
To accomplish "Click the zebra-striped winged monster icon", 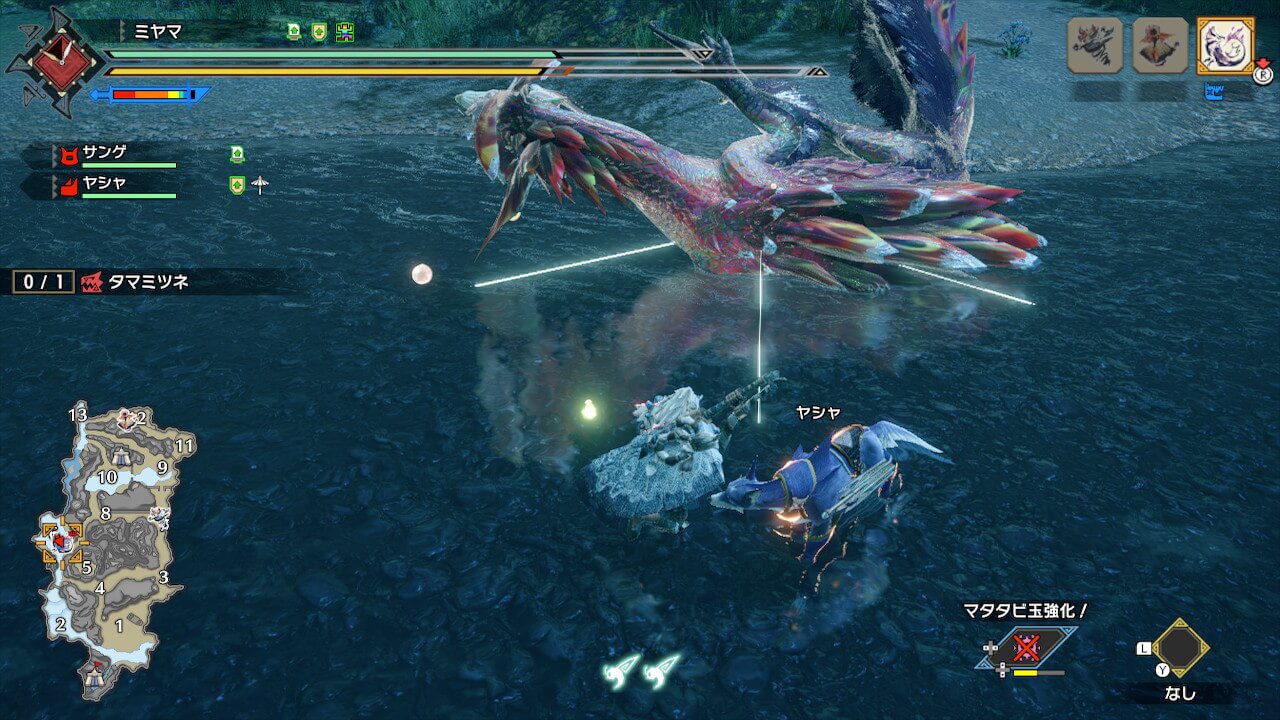I will pyautogui.click(x=1095, y=45).
